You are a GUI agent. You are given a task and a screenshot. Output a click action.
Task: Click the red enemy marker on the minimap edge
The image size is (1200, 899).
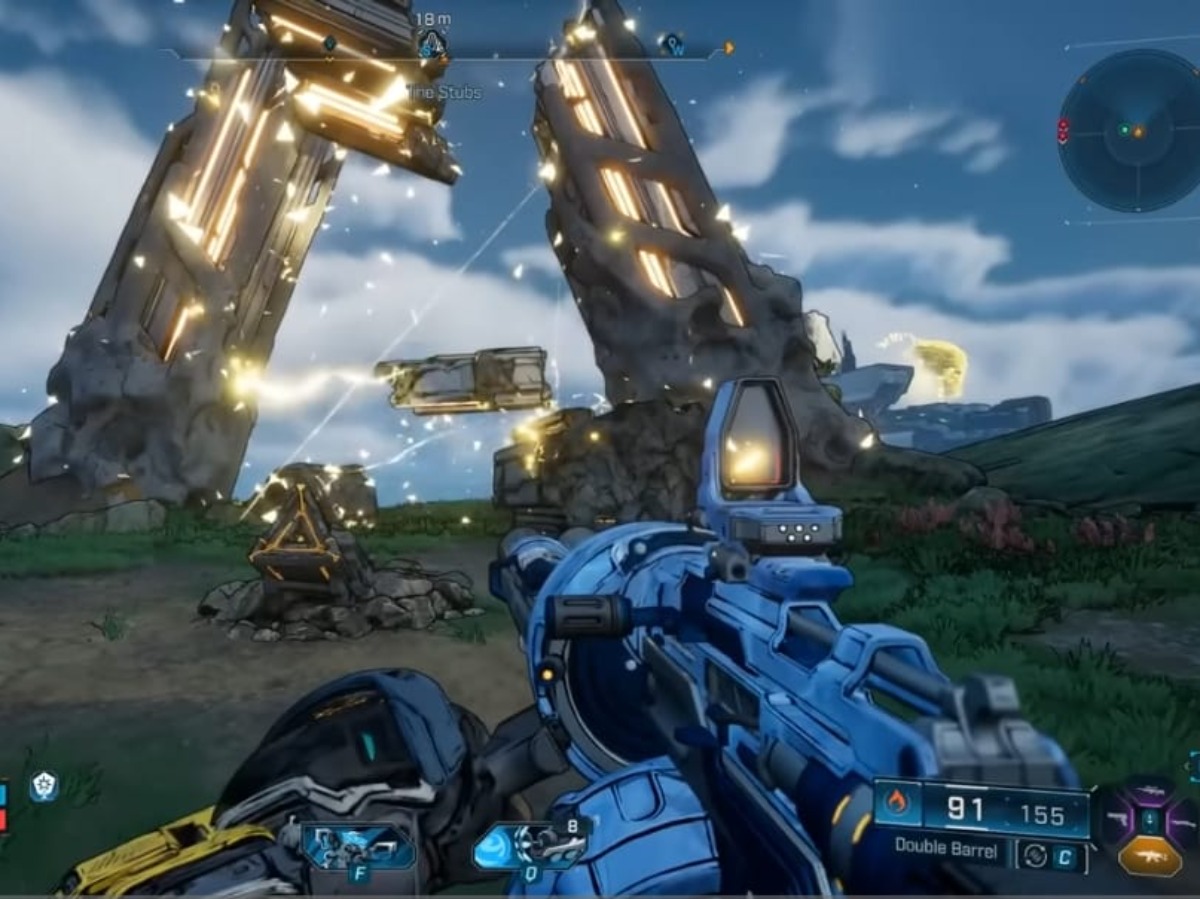[1063, 129]
